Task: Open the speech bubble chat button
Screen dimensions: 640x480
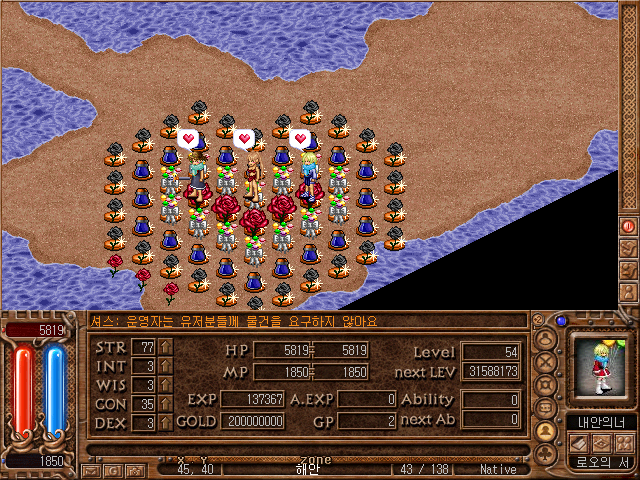Action: click(546, 407)
